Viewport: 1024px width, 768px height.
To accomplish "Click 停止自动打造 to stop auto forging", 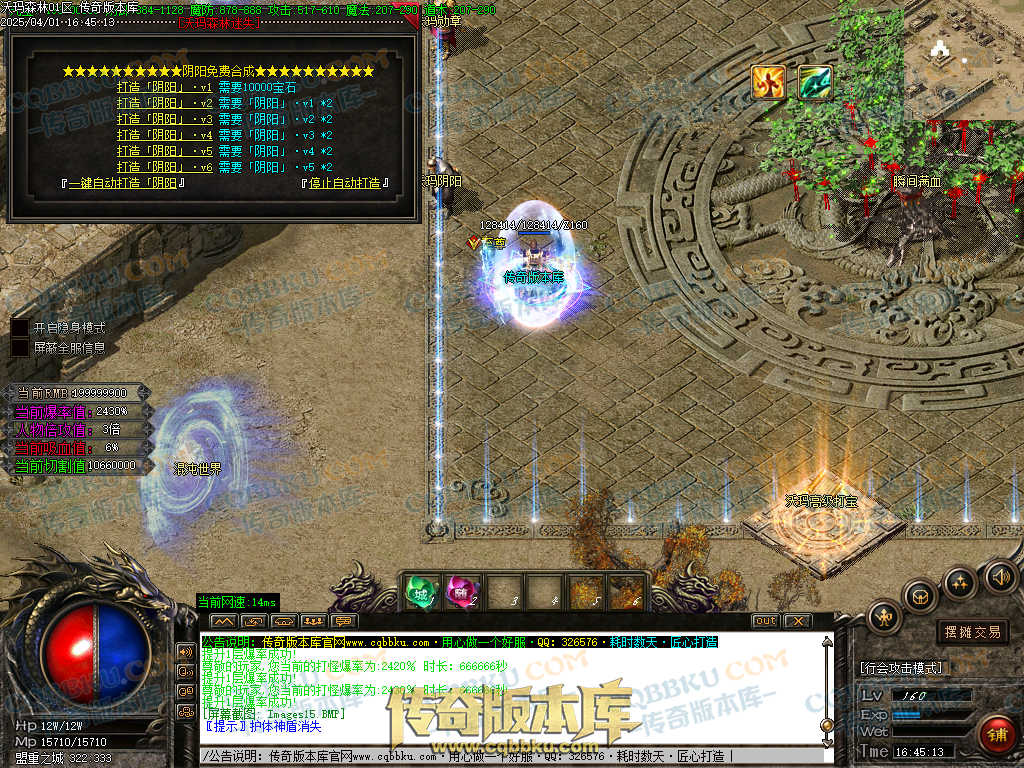I will (344, 183).
